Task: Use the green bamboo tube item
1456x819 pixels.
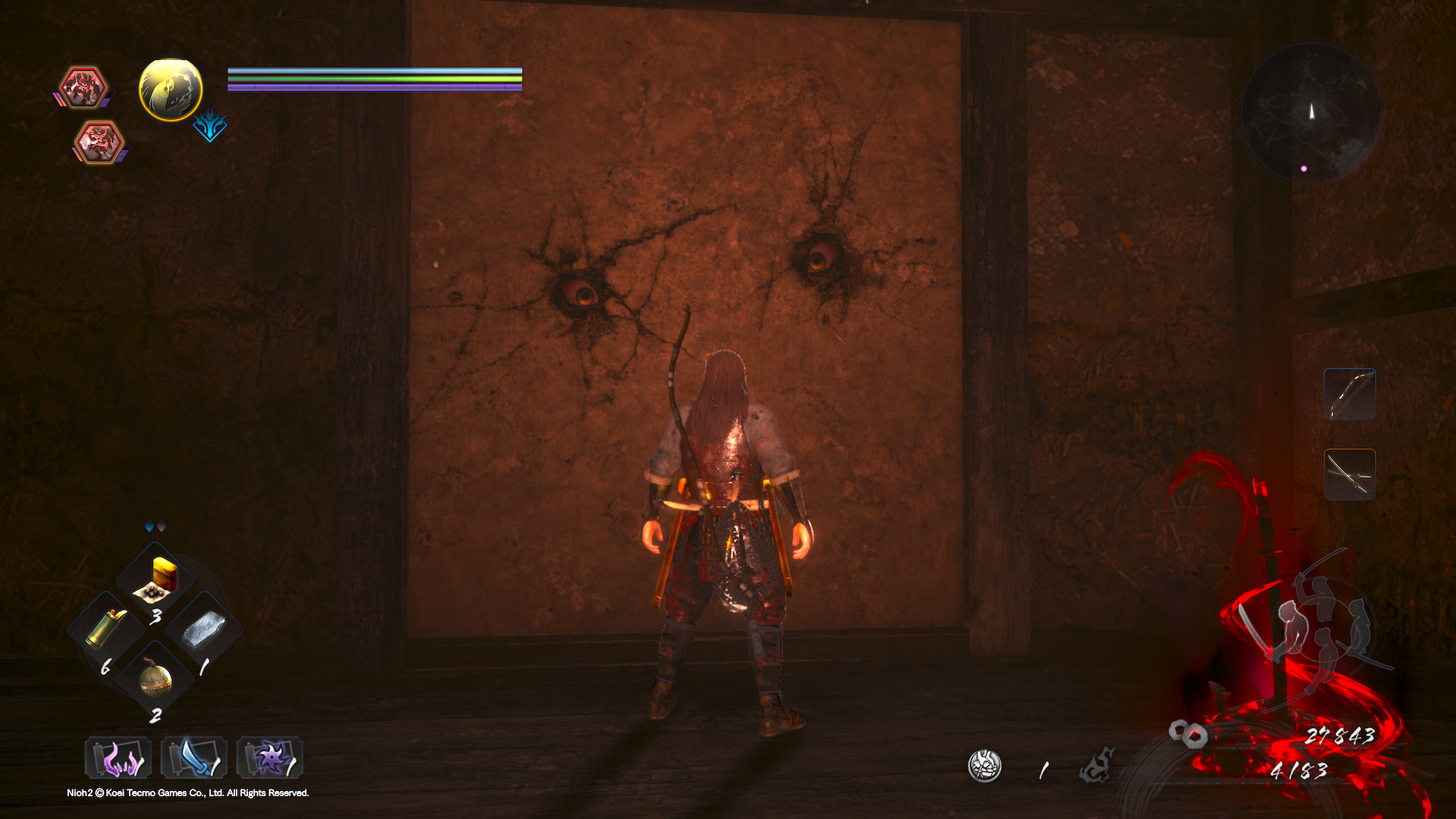Action: coord(106,629)
